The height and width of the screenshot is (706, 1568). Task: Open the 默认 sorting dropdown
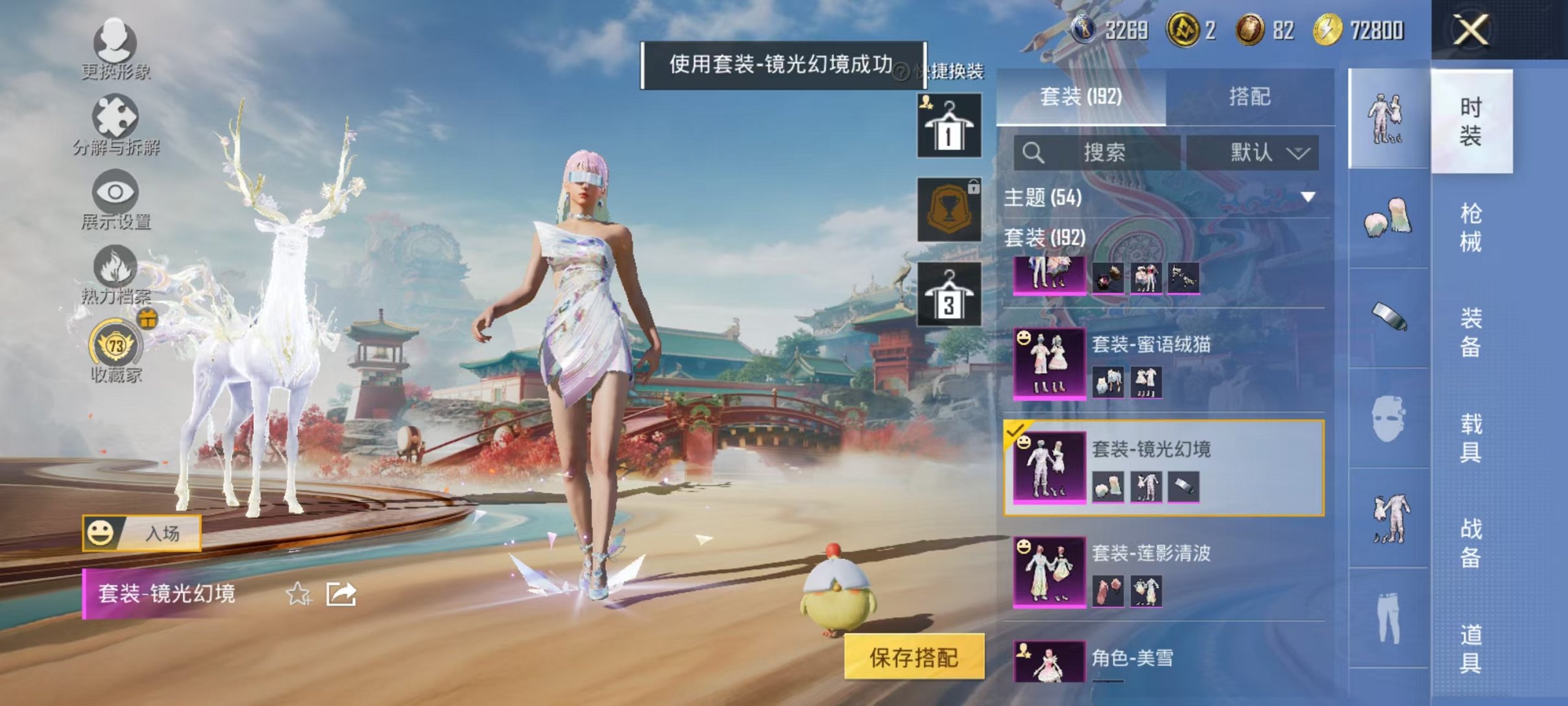(1259, 152)
